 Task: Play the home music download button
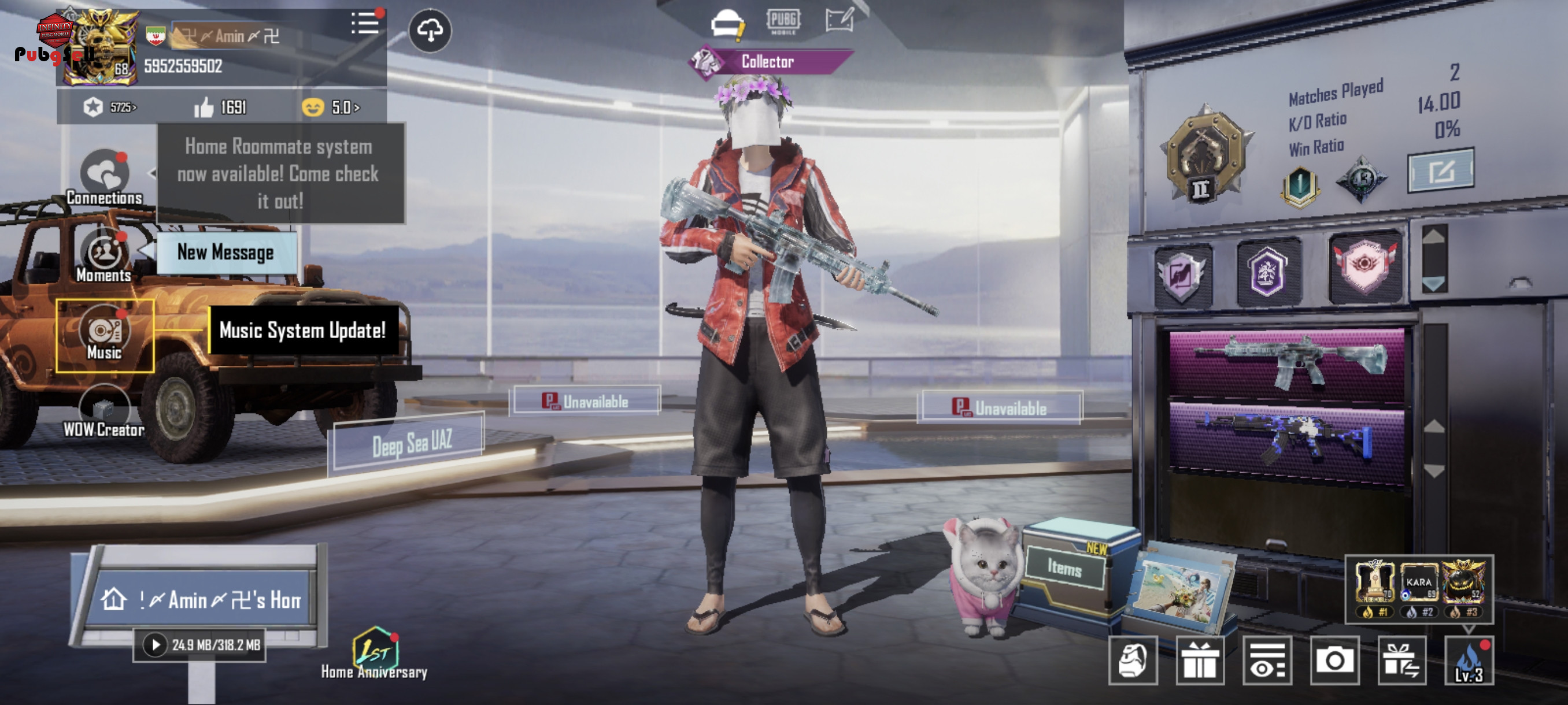[x=155, y=645]
